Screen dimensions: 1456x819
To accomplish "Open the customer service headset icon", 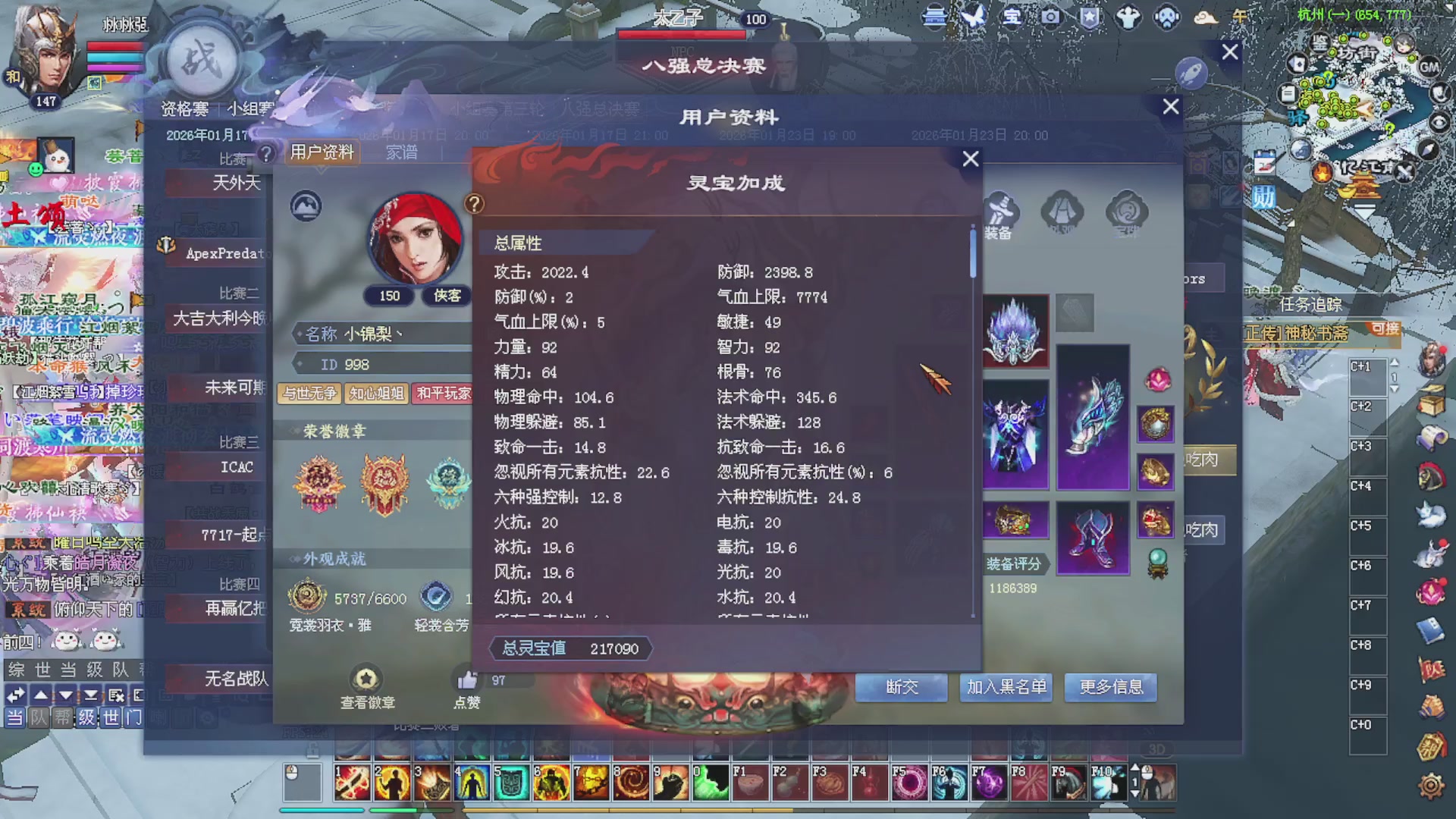I will 1169,18.
